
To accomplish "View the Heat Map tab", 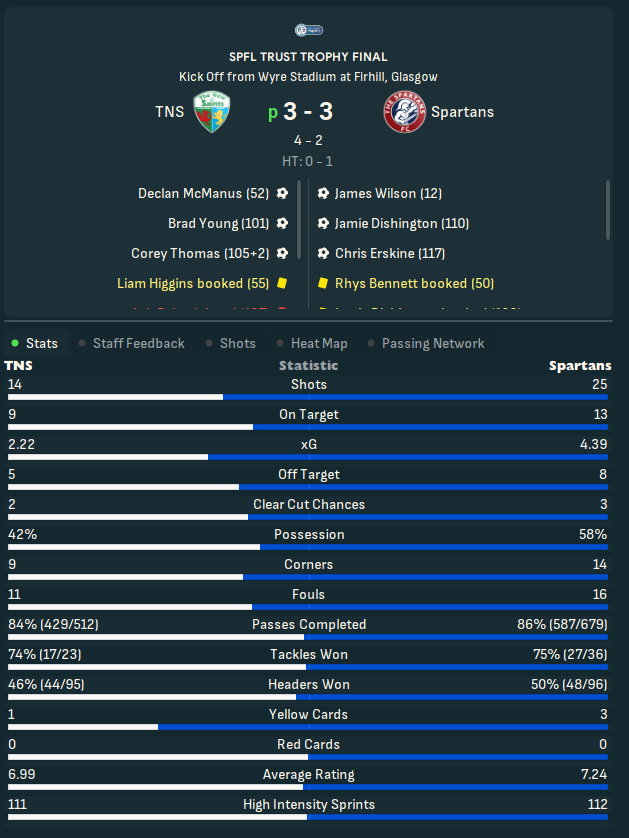I will [319, 343].
